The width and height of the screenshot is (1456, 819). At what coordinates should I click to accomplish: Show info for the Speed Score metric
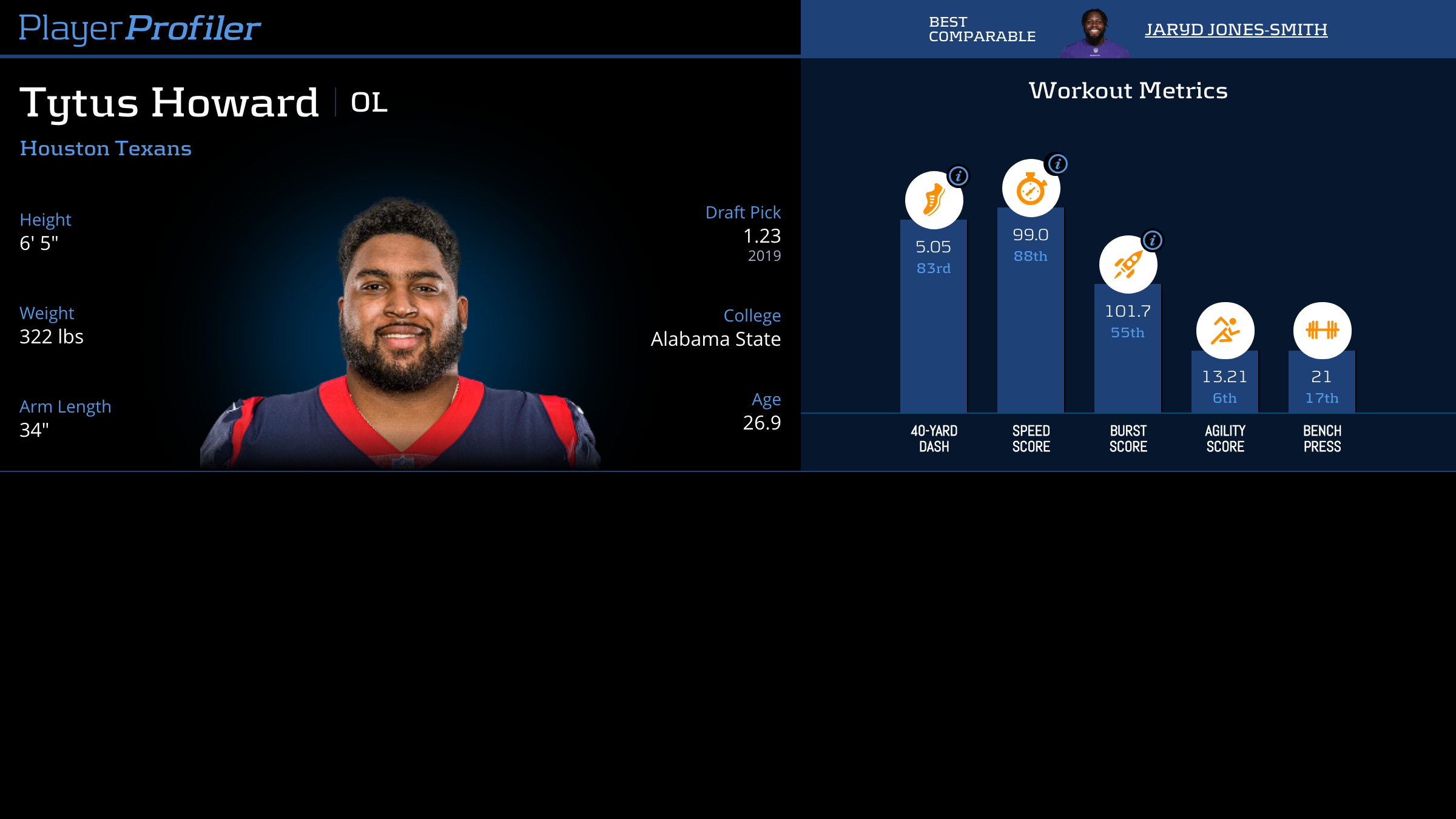(1058, 164)
